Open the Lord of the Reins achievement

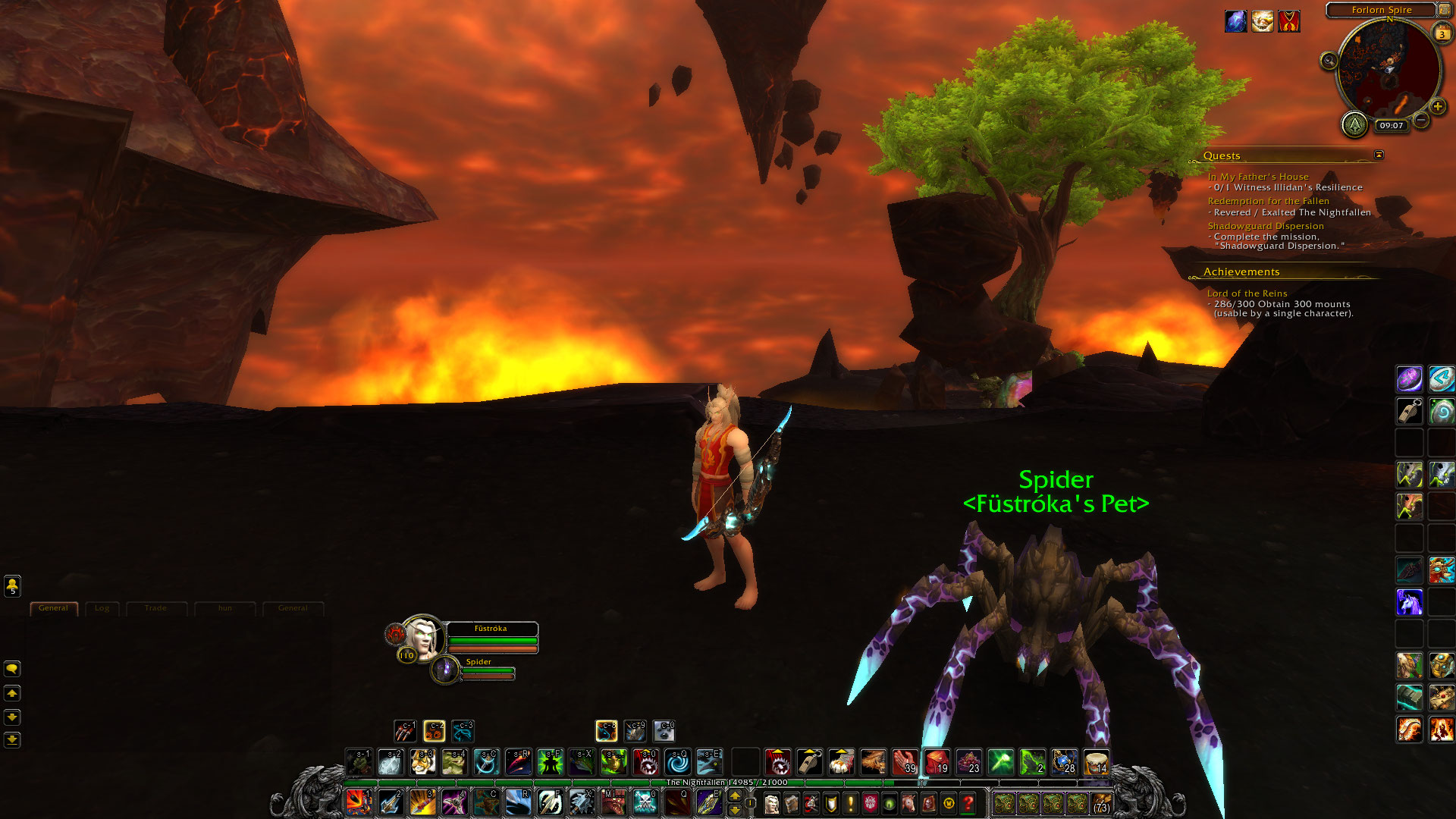coord(1247,293)
